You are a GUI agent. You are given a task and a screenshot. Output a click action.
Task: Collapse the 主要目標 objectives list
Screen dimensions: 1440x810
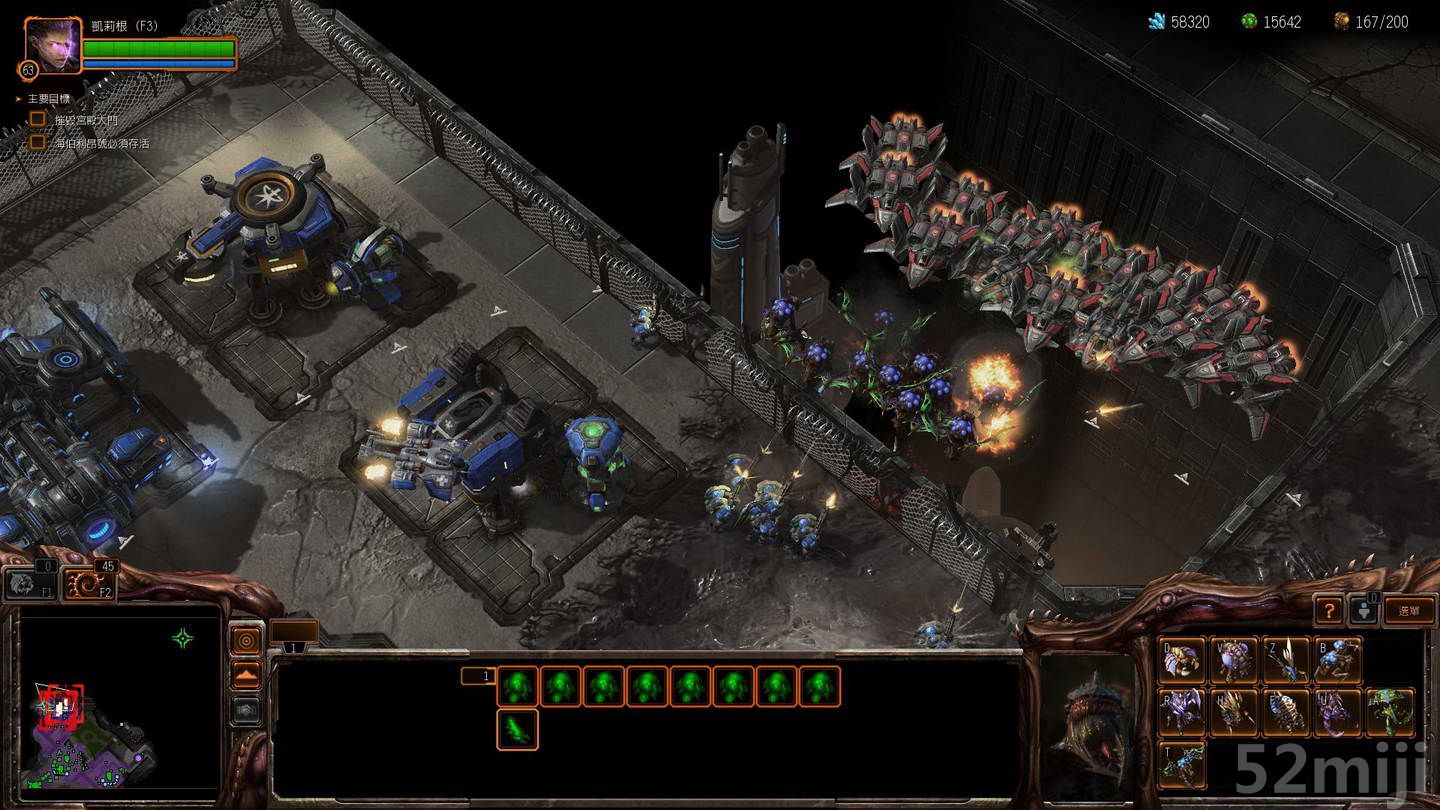[18, 99]
